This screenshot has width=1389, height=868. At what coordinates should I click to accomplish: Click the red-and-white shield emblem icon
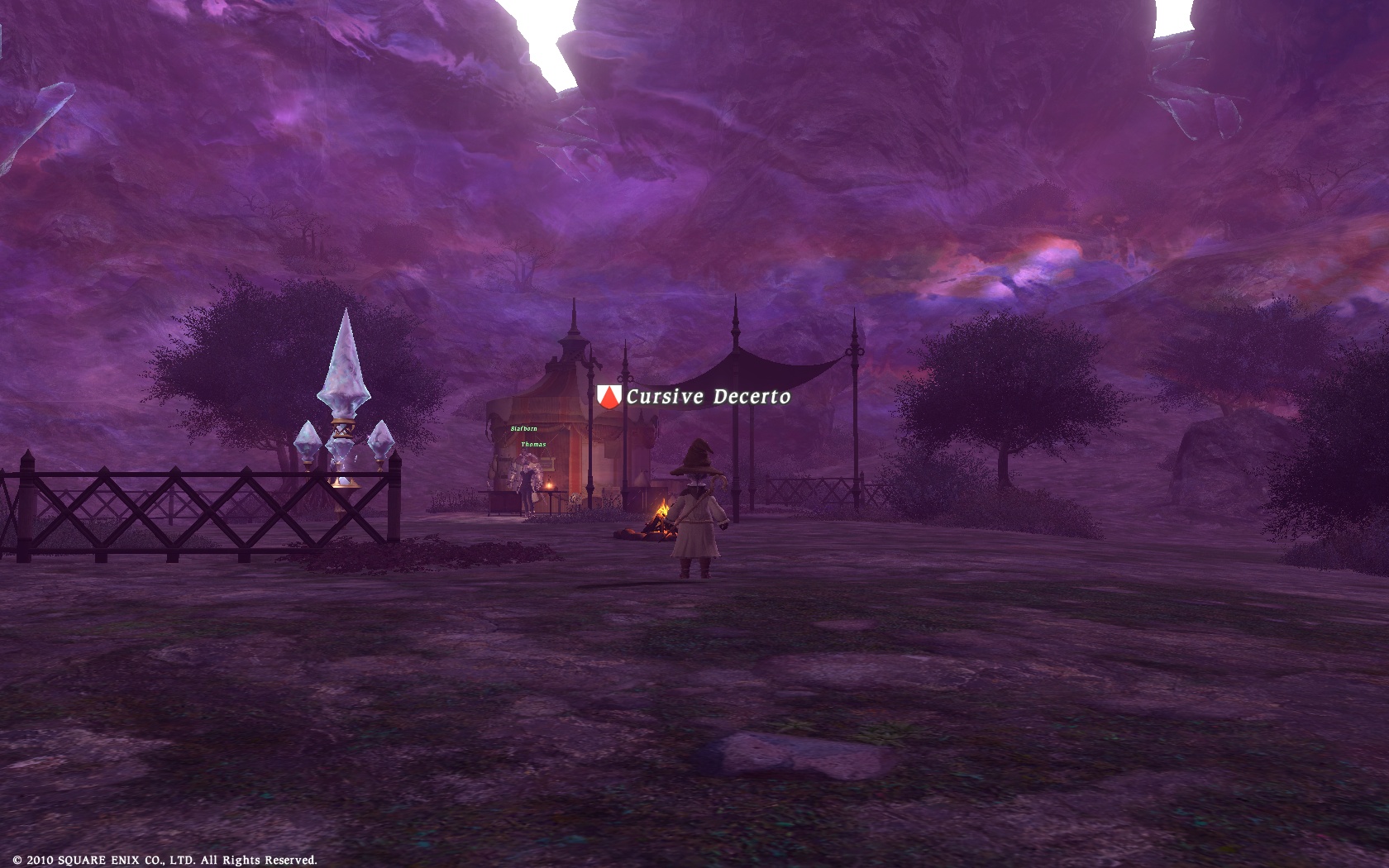coord(609,396)
